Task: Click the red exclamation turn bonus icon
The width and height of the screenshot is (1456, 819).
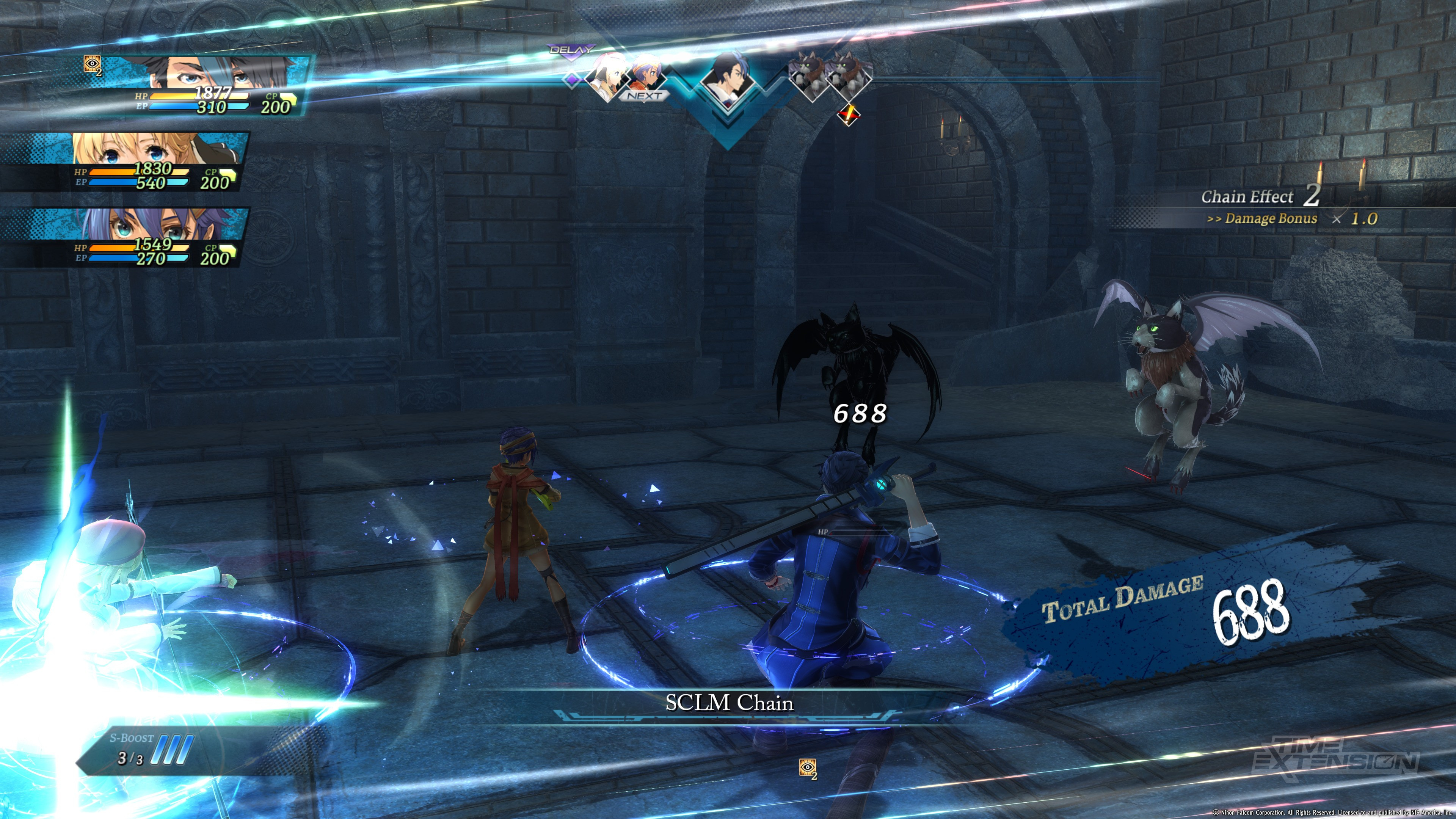Action: point(848,115)
